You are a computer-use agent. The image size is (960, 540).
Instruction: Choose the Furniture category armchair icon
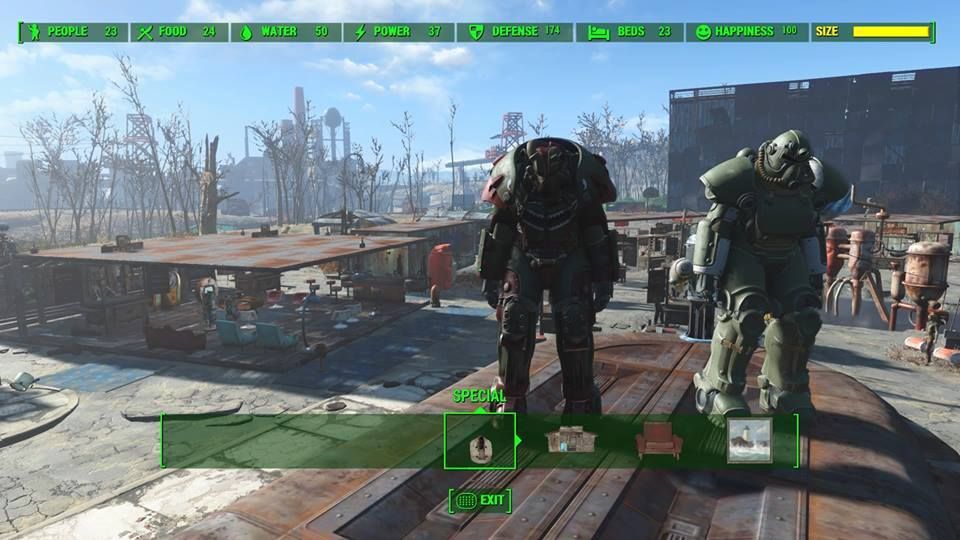[659, 441]
